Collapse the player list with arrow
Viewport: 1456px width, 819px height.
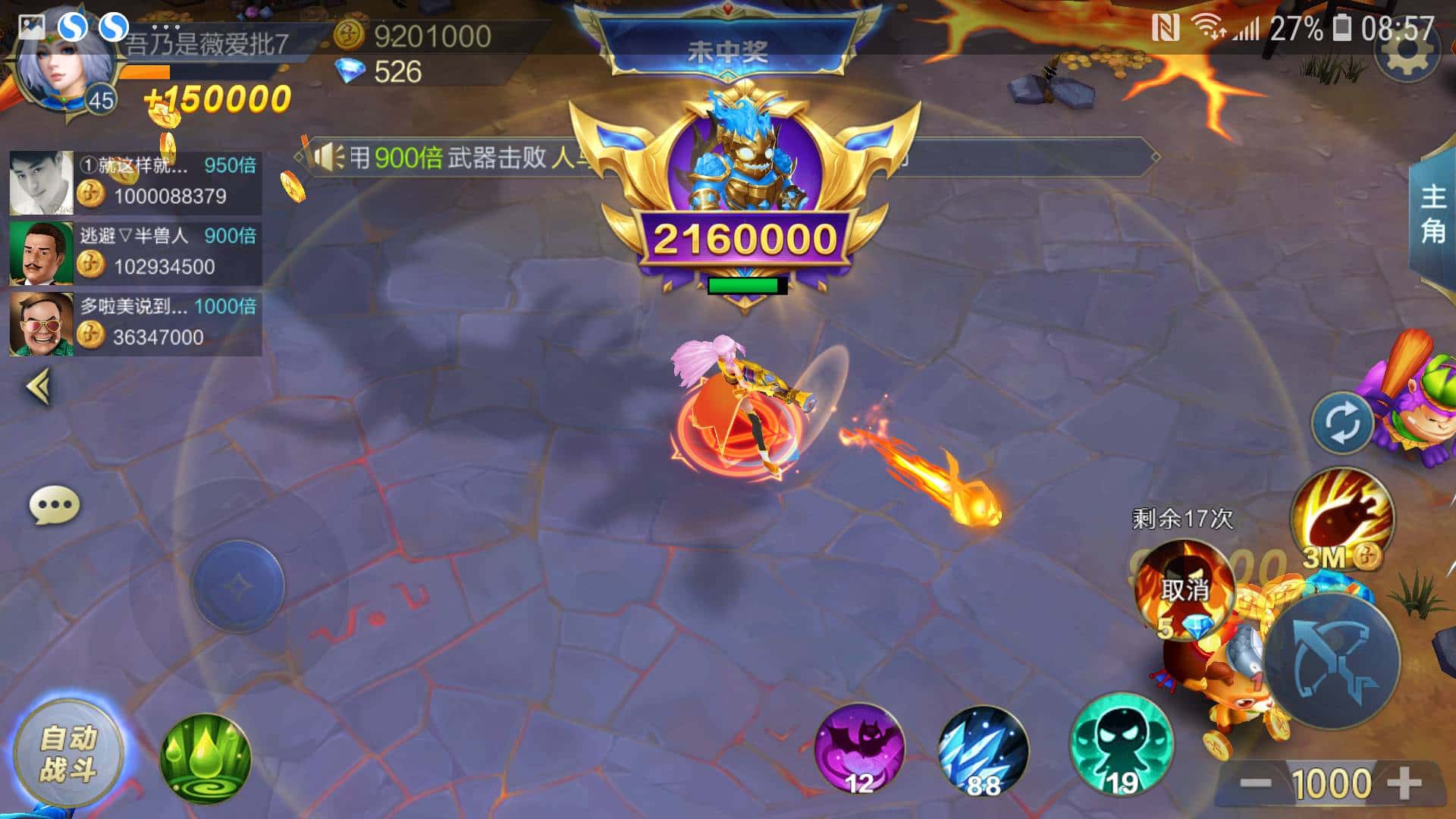pyautogui.click(x=39, y=387)
